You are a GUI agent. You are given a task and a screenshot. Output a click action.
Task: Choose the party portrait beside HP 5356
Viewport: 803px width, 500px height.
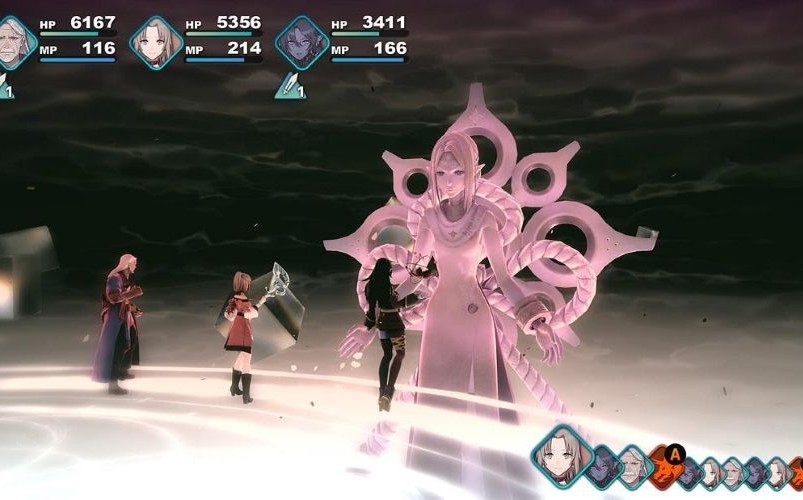click(155, 42)
